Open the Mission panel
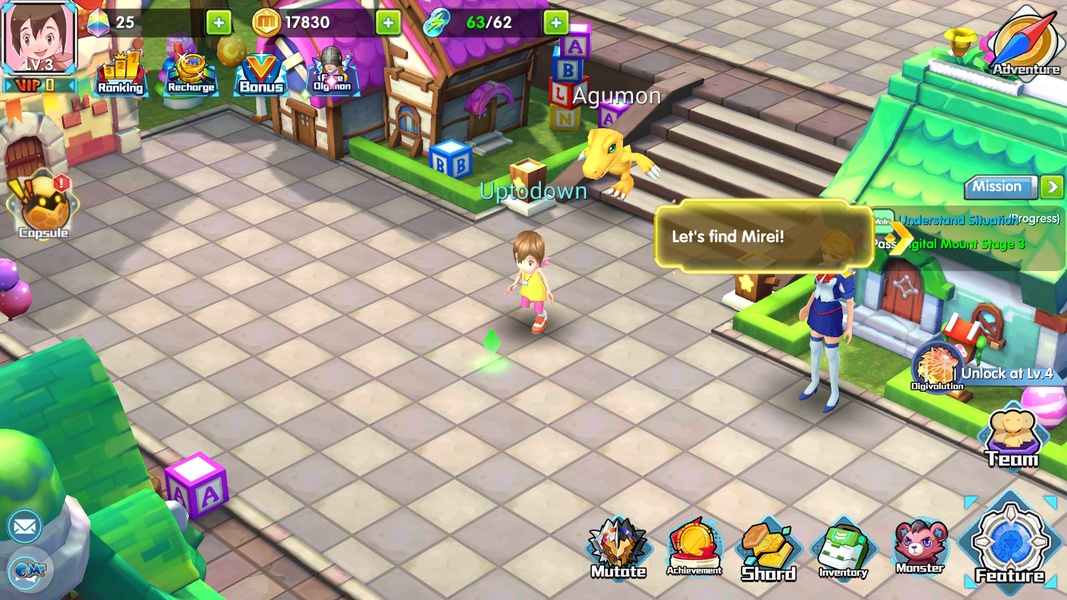The width and height of the screenshot is (1067, 600). 999,187
